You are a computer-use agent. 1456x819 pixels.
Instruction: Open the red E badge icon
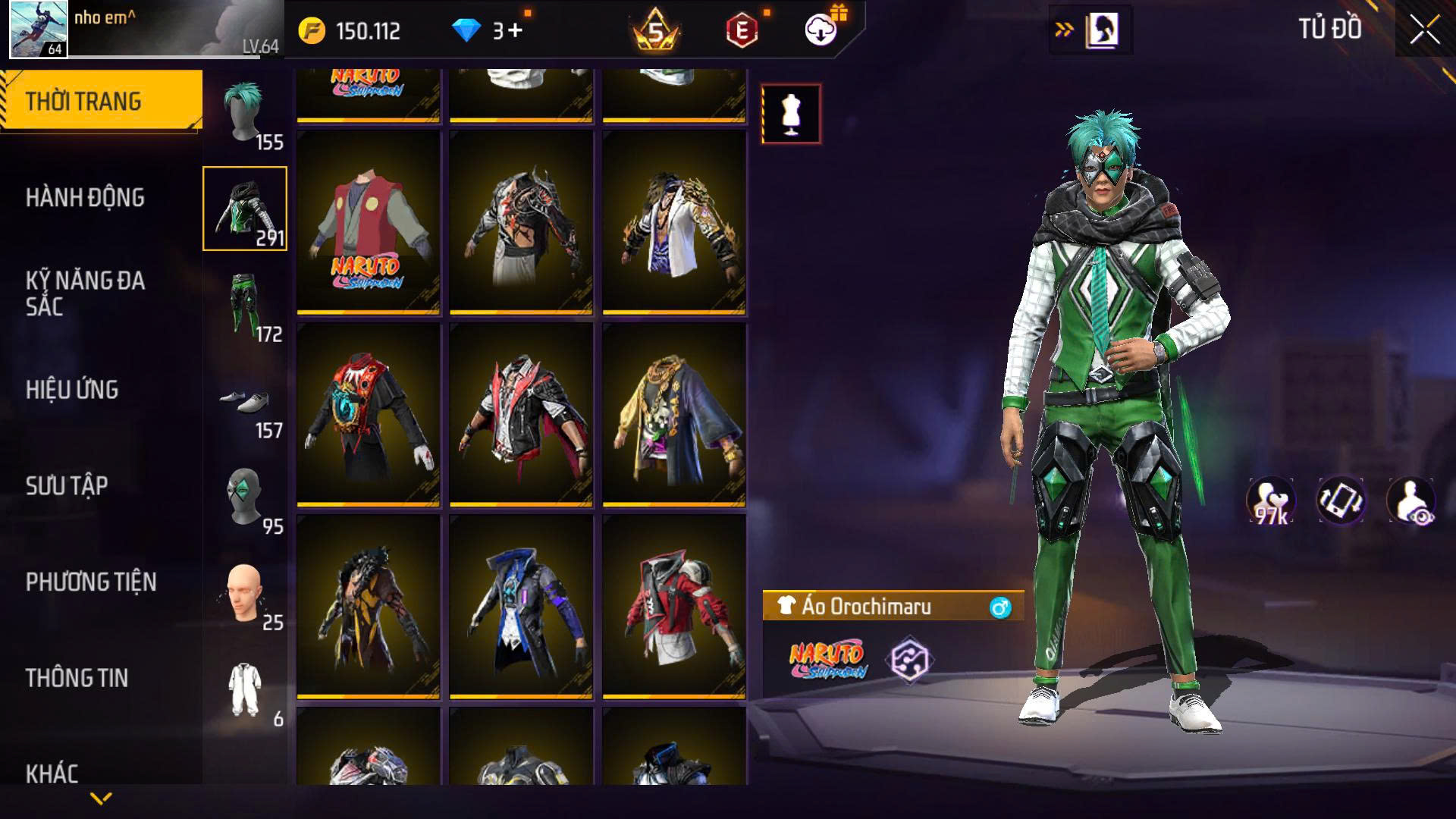pyautogui.click(x=742, y=31)
